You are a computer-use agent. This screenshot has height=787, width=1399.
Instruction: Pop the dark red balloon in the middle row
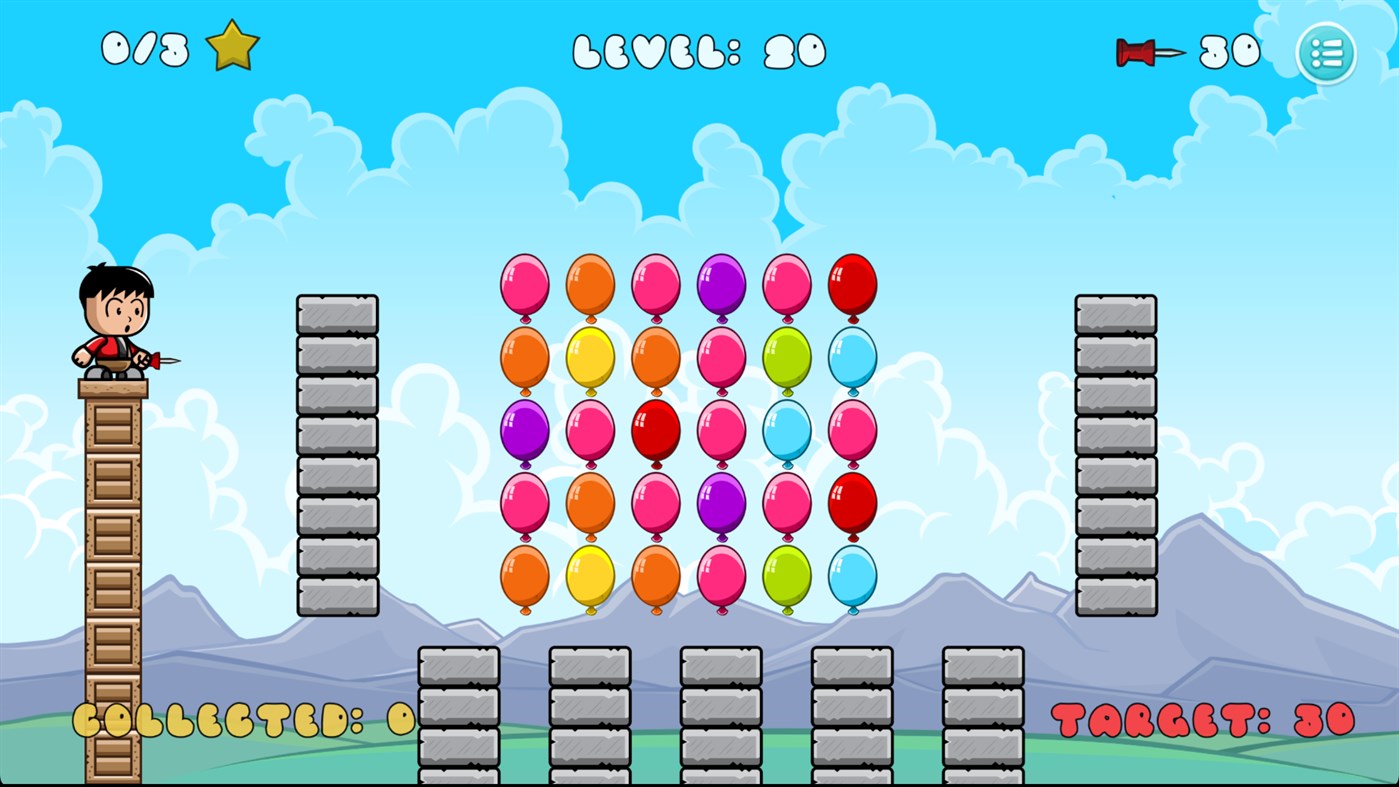(655, 430)
